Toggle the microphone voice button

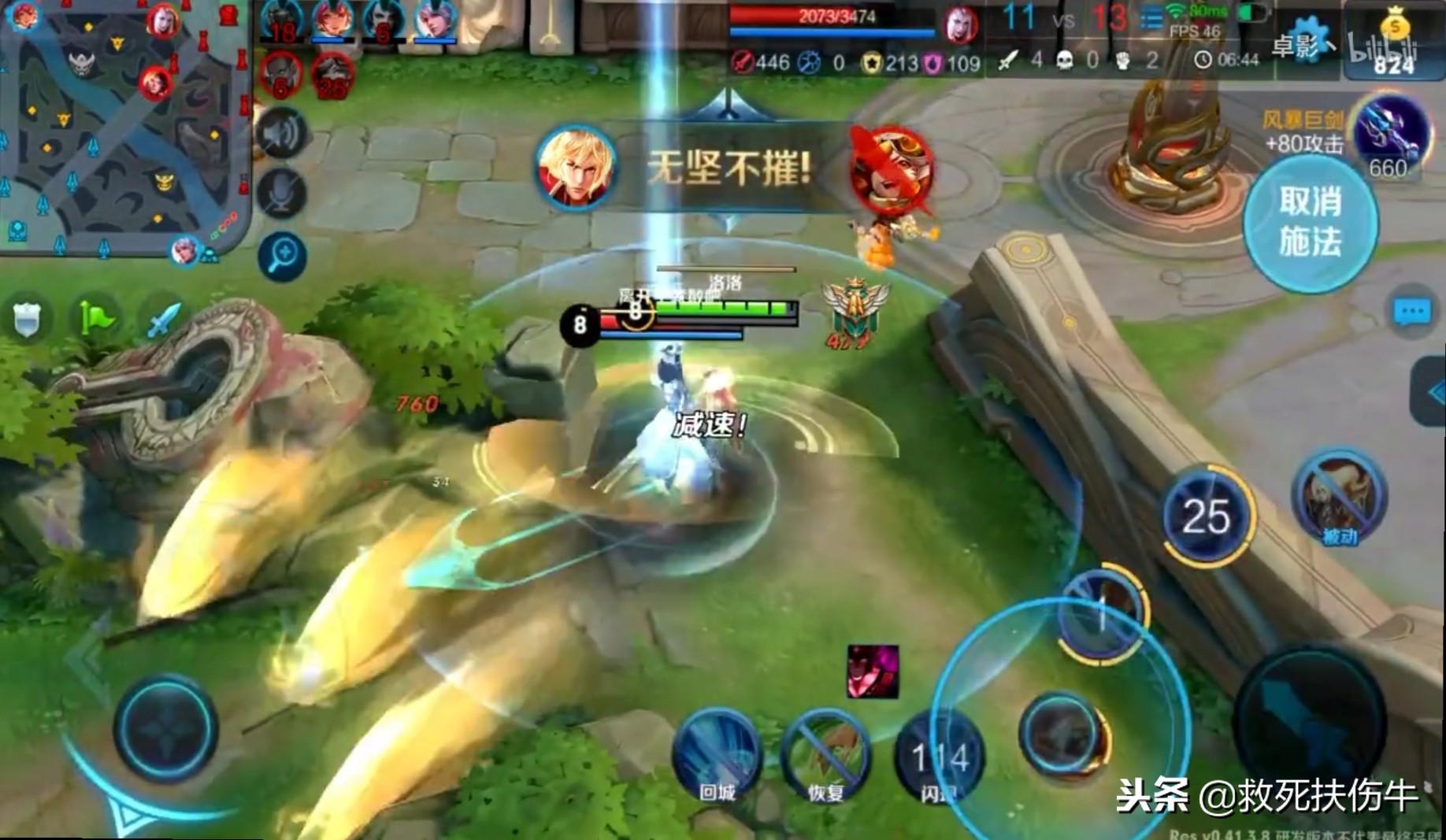point(281,194)
